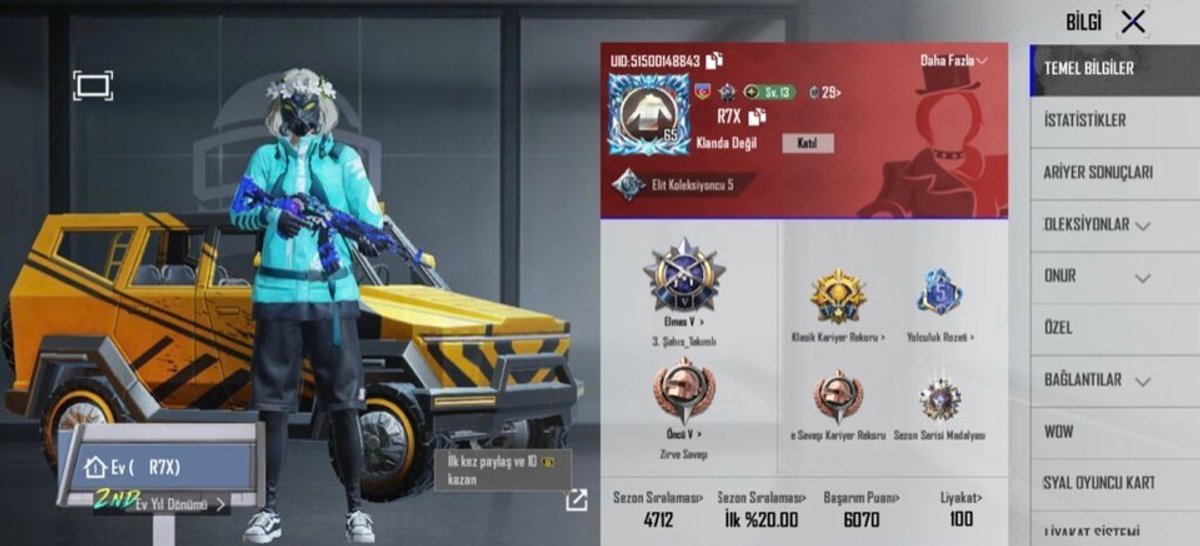Switch to the Temel Bilgiler tab

[1089, 69]
